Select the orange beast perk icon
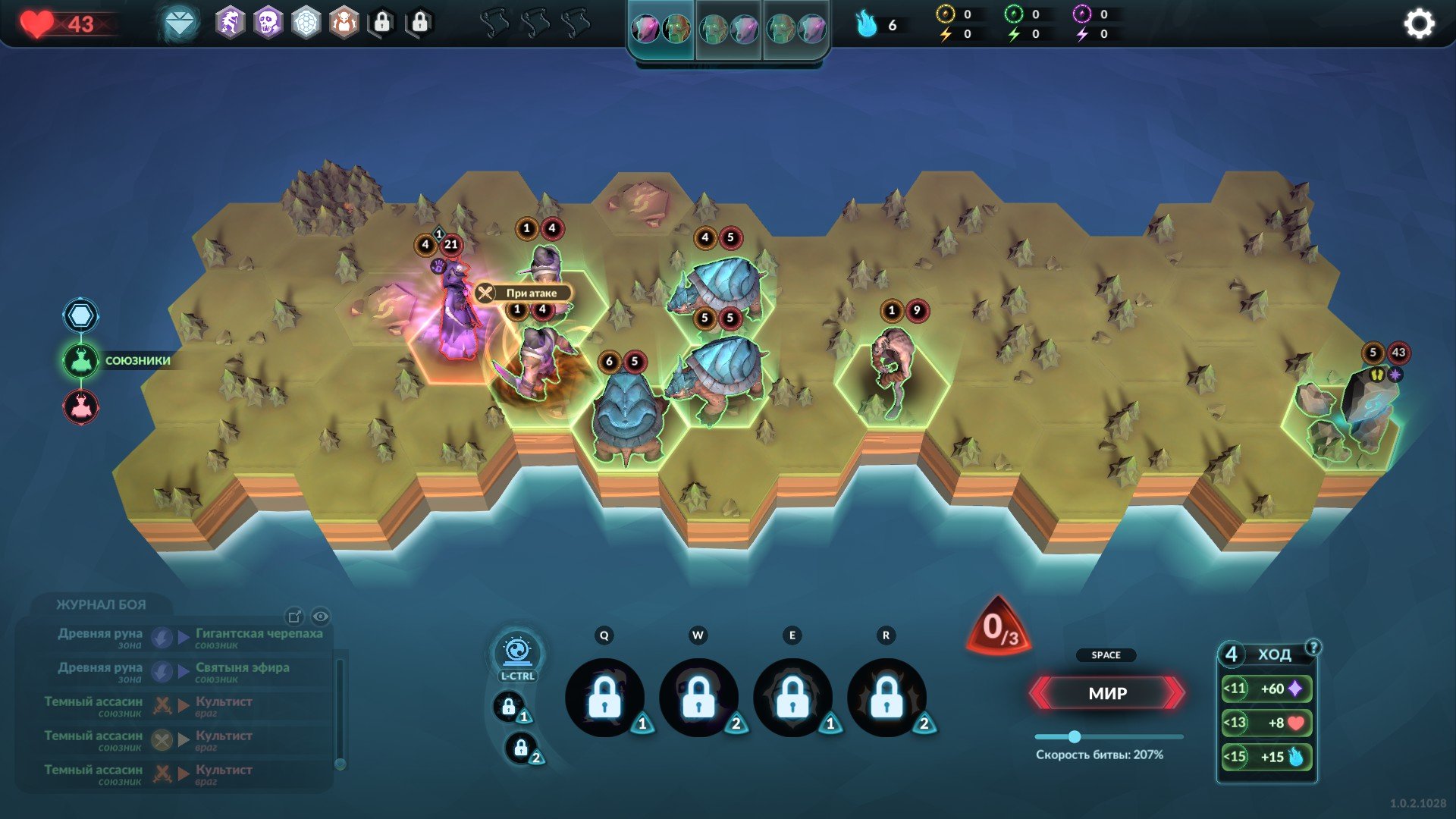The image size is (1456, 819). [x=344, y=24]
